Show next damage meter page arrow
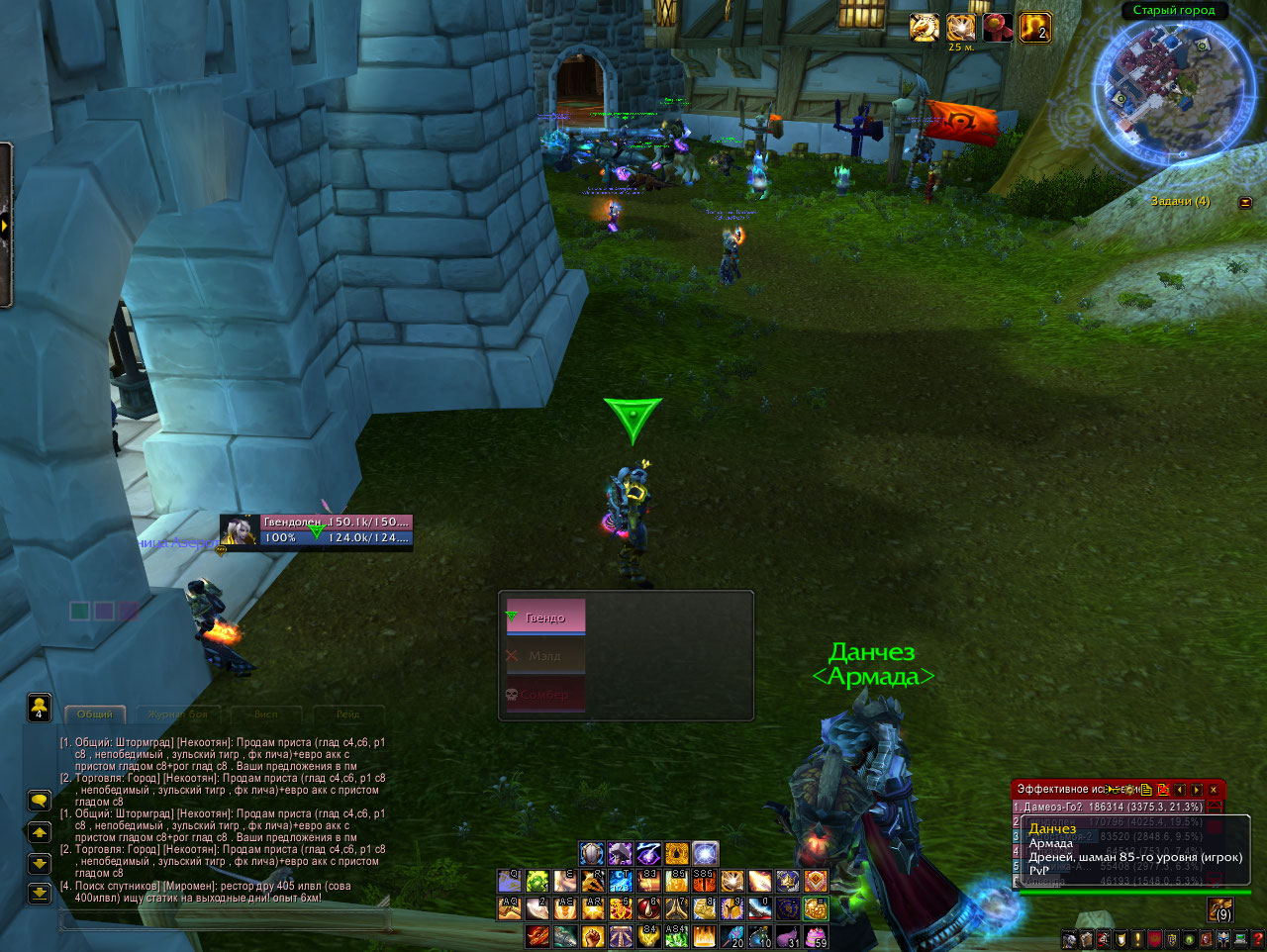Screen dimensions: 1267x952 tap(1197, 790)
